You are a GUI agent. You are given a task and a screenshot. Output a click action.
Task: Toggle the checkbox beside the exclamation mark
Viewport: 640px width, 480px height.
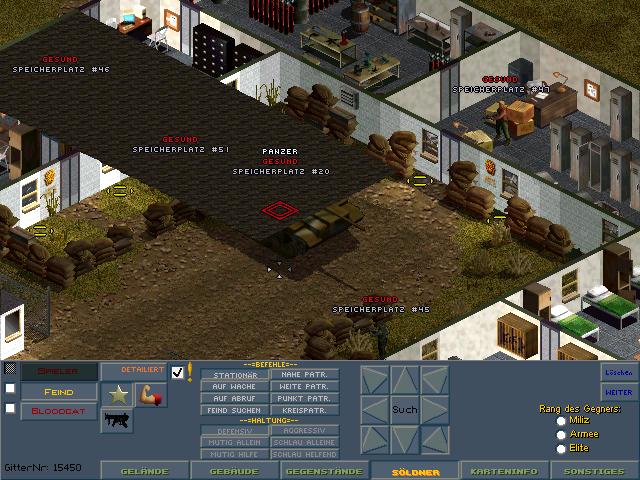[178, 372]
